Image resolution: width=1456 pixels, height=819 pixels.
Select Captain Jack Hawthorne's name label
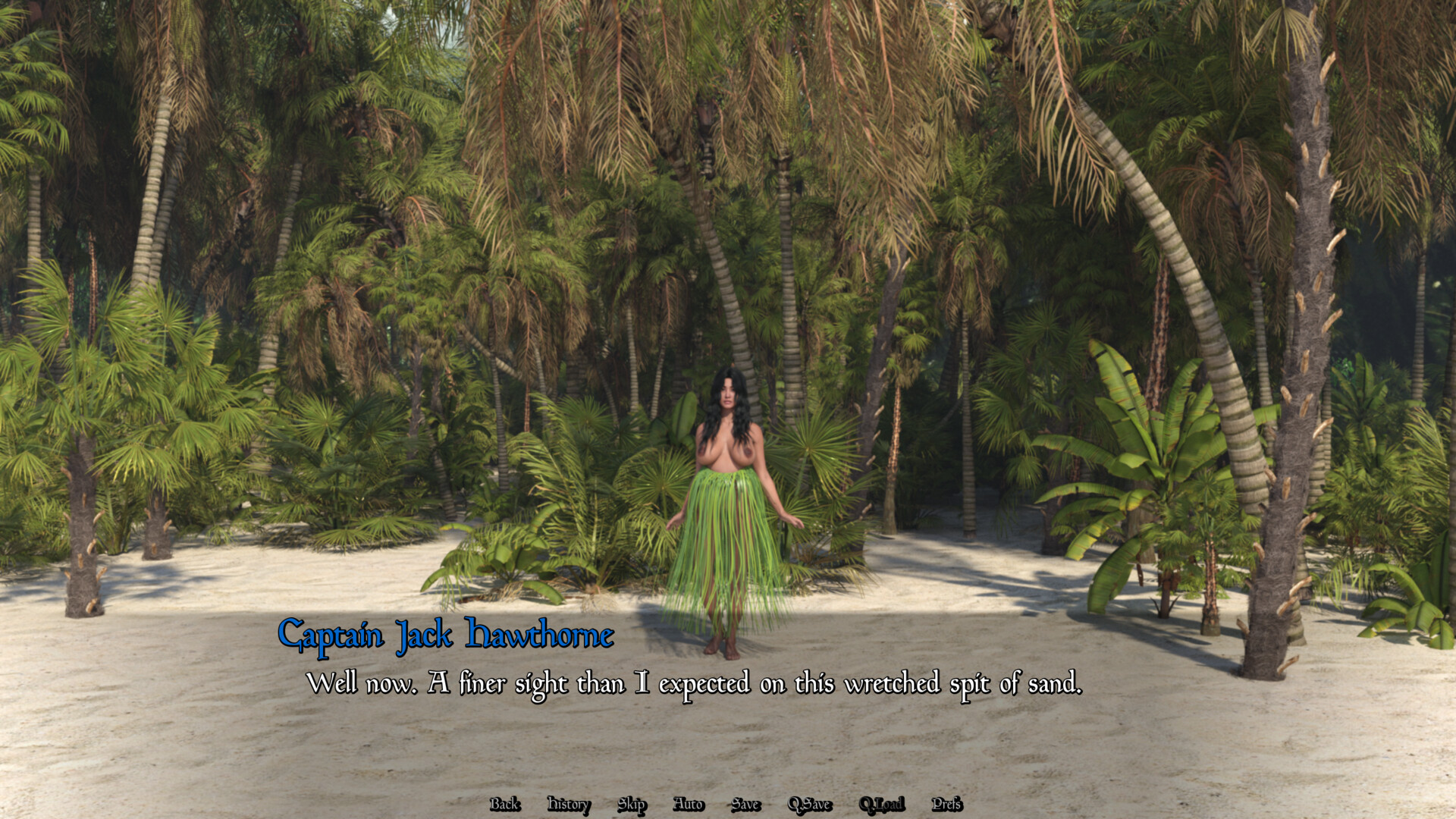pos(447,636)
